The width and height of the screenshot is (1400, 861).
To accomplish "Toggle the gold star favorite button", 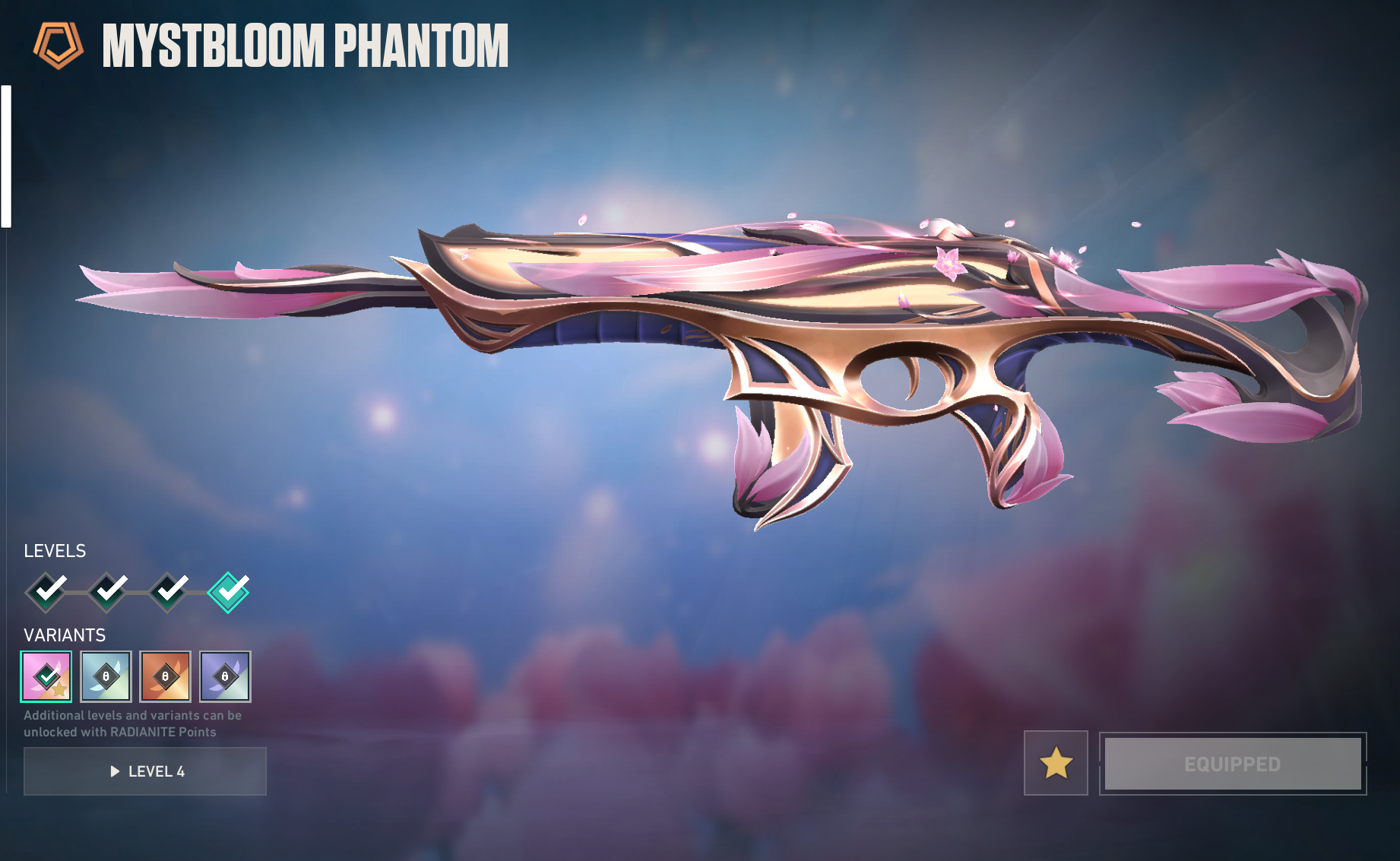I will [1056, 763].
